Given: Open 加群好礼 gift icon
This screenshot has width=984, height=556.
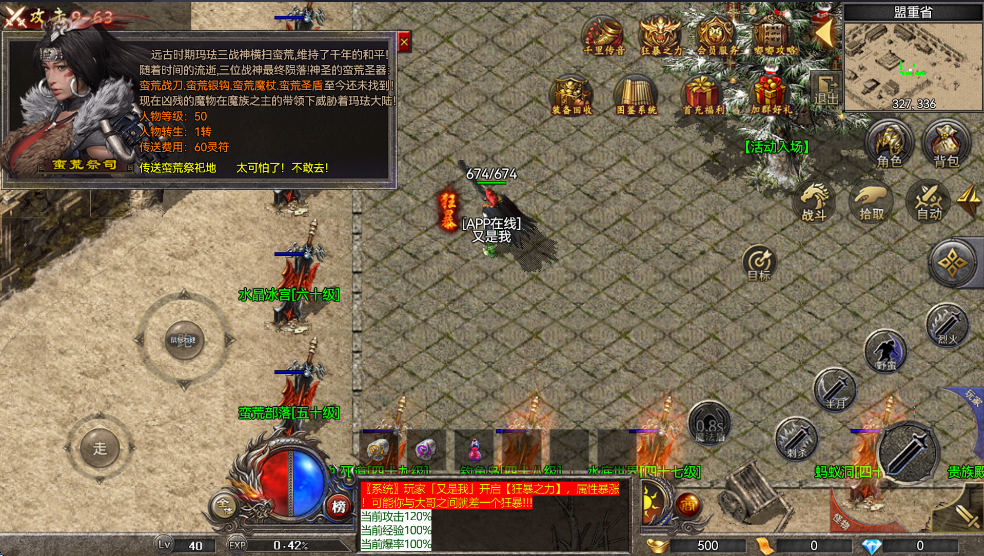Looking at the screenshot, I should point(771,93).
